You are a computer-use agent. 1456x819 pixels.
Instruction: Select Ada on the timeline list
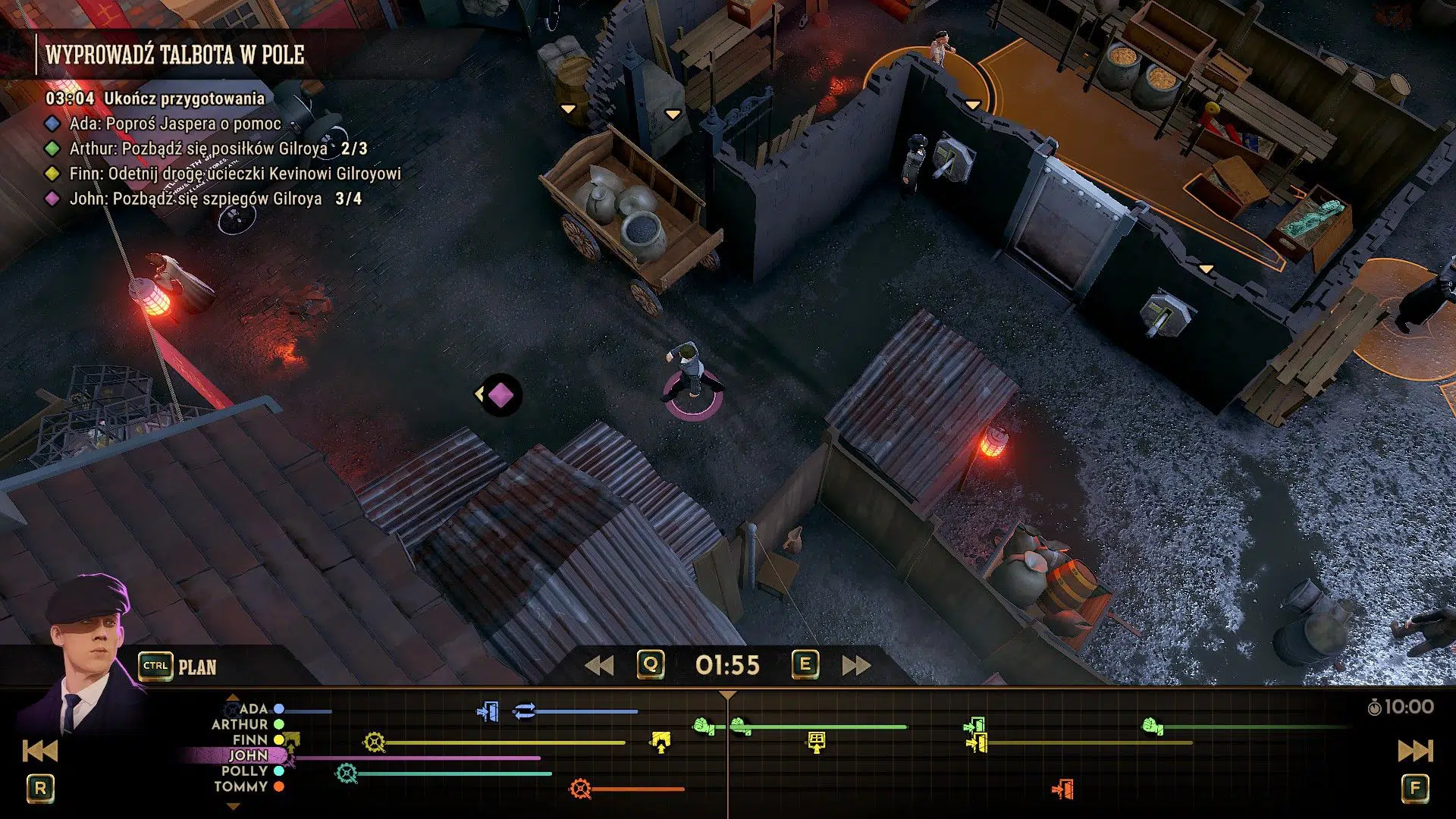253,708
